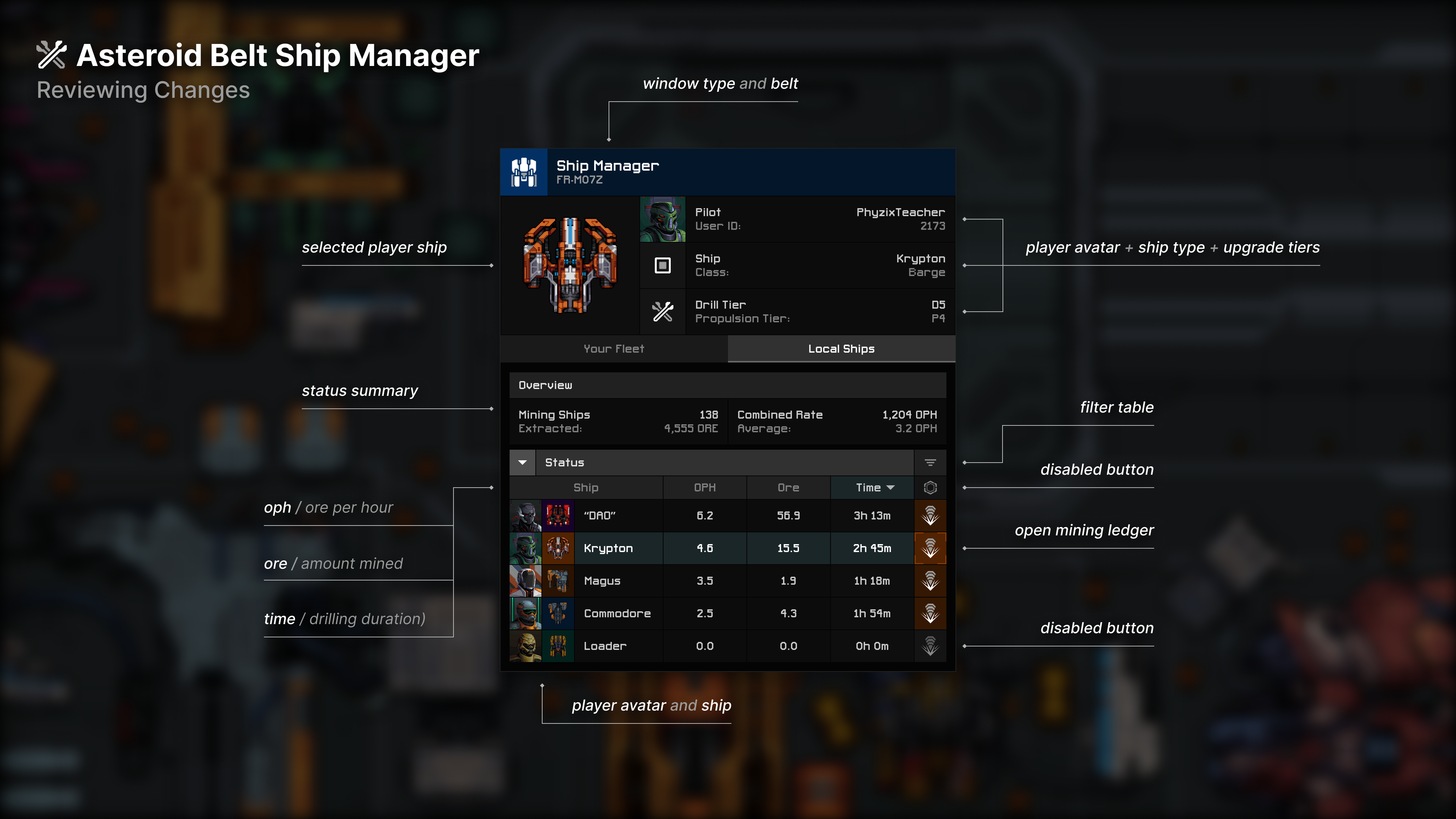Open the Commodore mining ledger
This screenshot has height=819, width=1456.
[930, 613]
